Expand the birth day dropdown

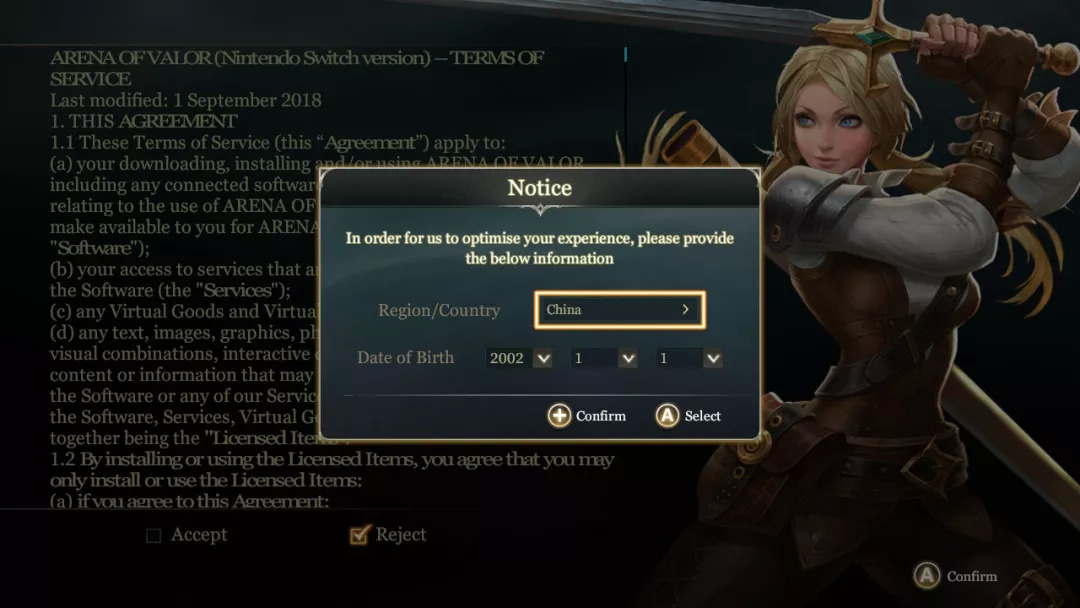click(x=689, y=358)
